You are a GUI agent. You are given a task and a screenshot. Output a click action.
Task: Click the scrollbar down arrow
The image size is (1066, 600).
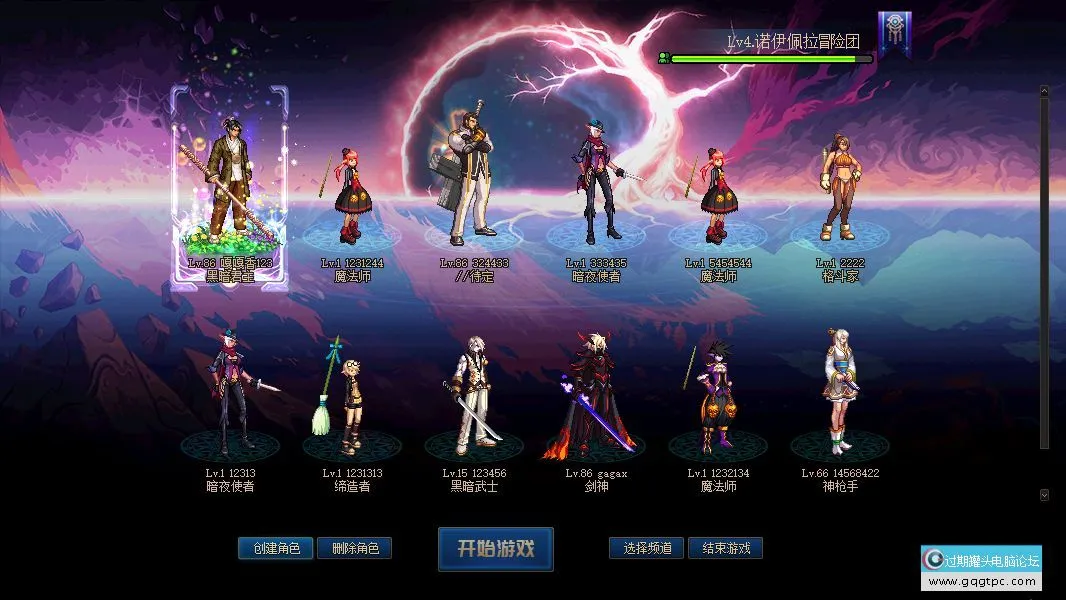[x=1044, y=495]
